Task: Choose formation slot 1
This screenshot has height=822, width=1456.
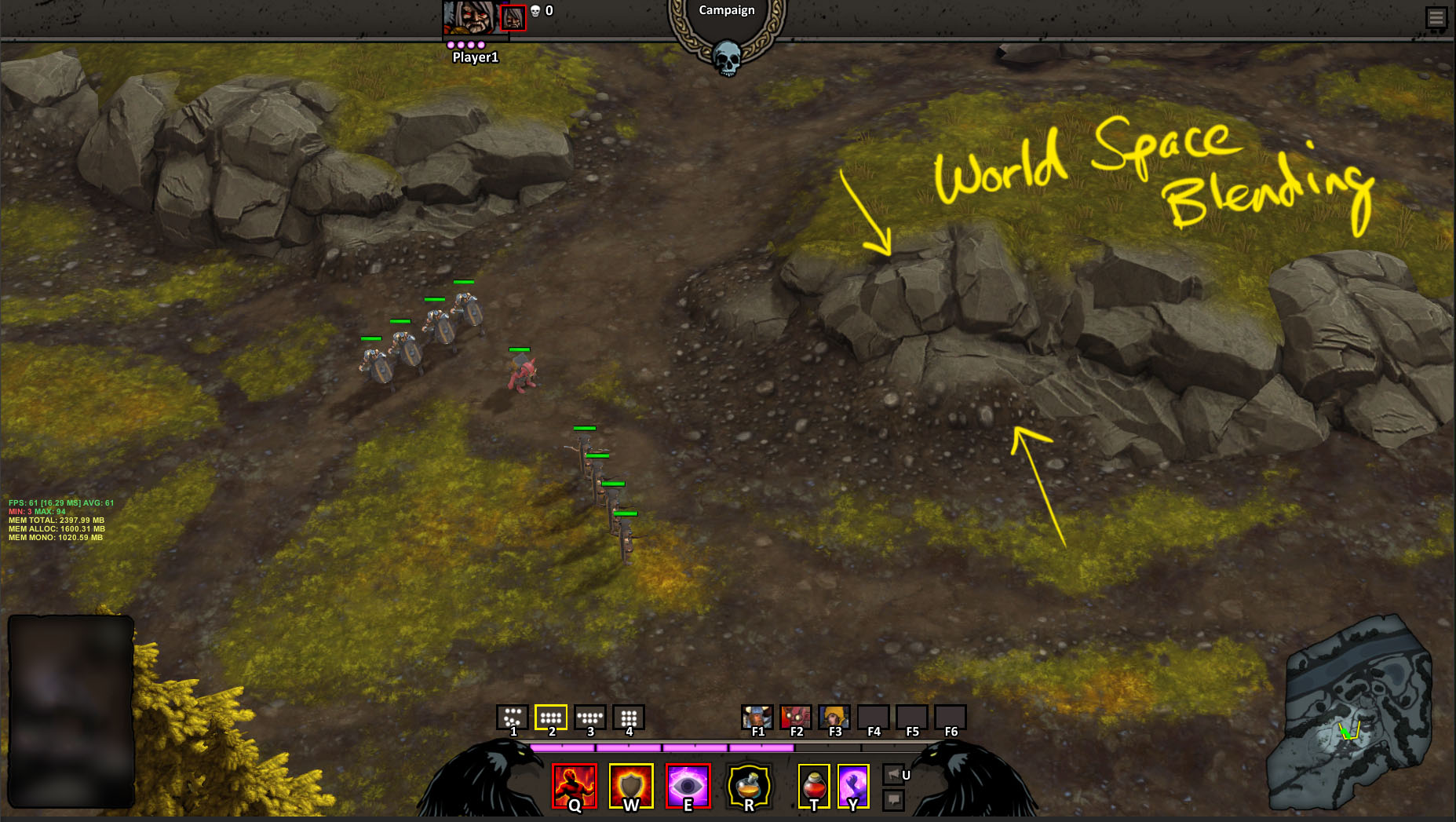Action: point(513,718)
